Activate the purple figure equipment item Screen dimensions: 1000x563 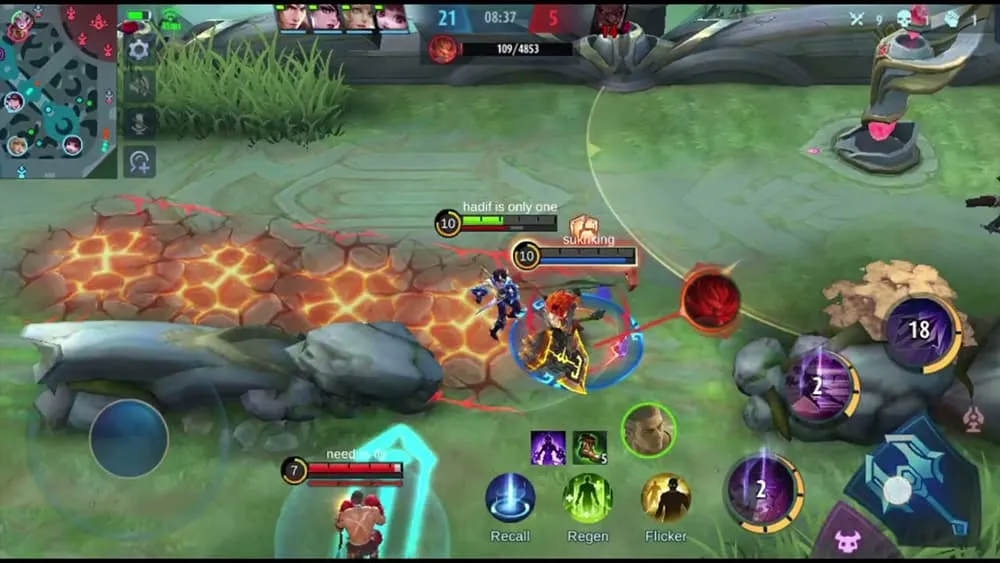tap(548, 447)
